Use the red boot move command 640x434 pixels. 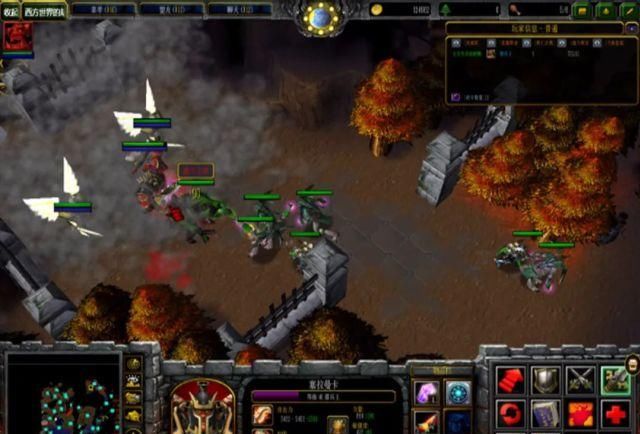(511, 380)
